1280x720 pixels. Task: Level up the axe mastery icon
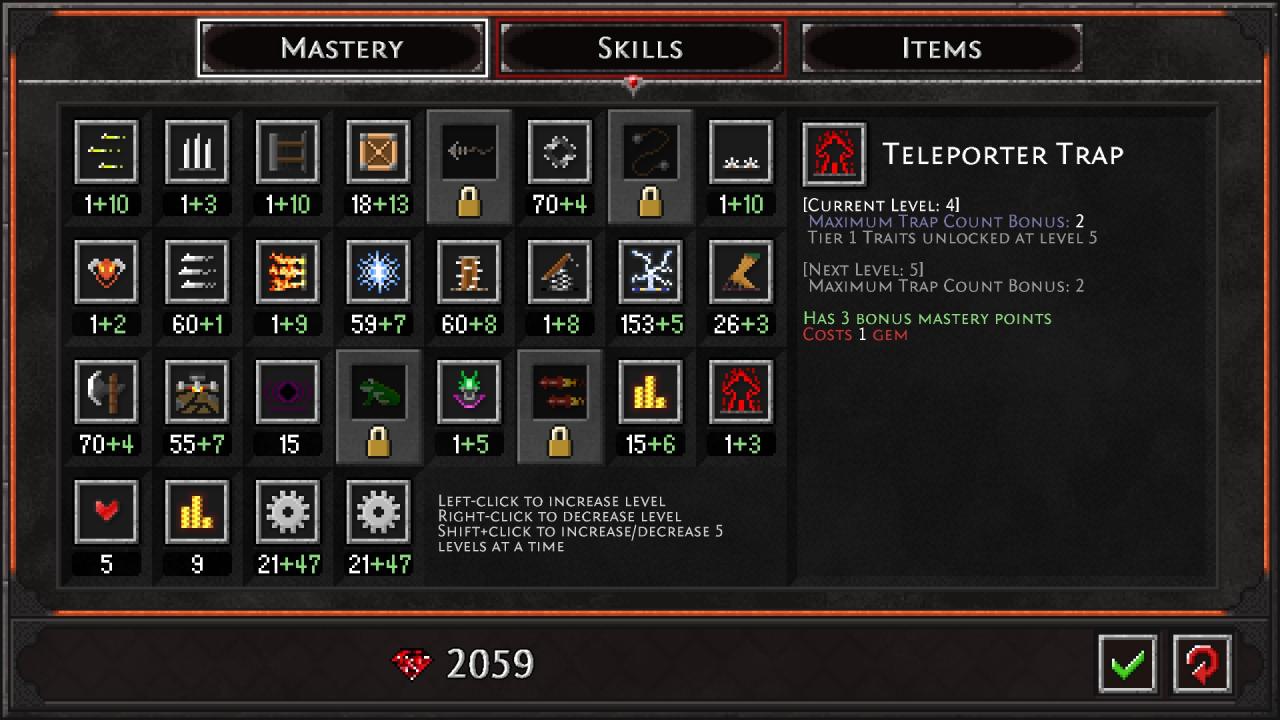(106, 392)
